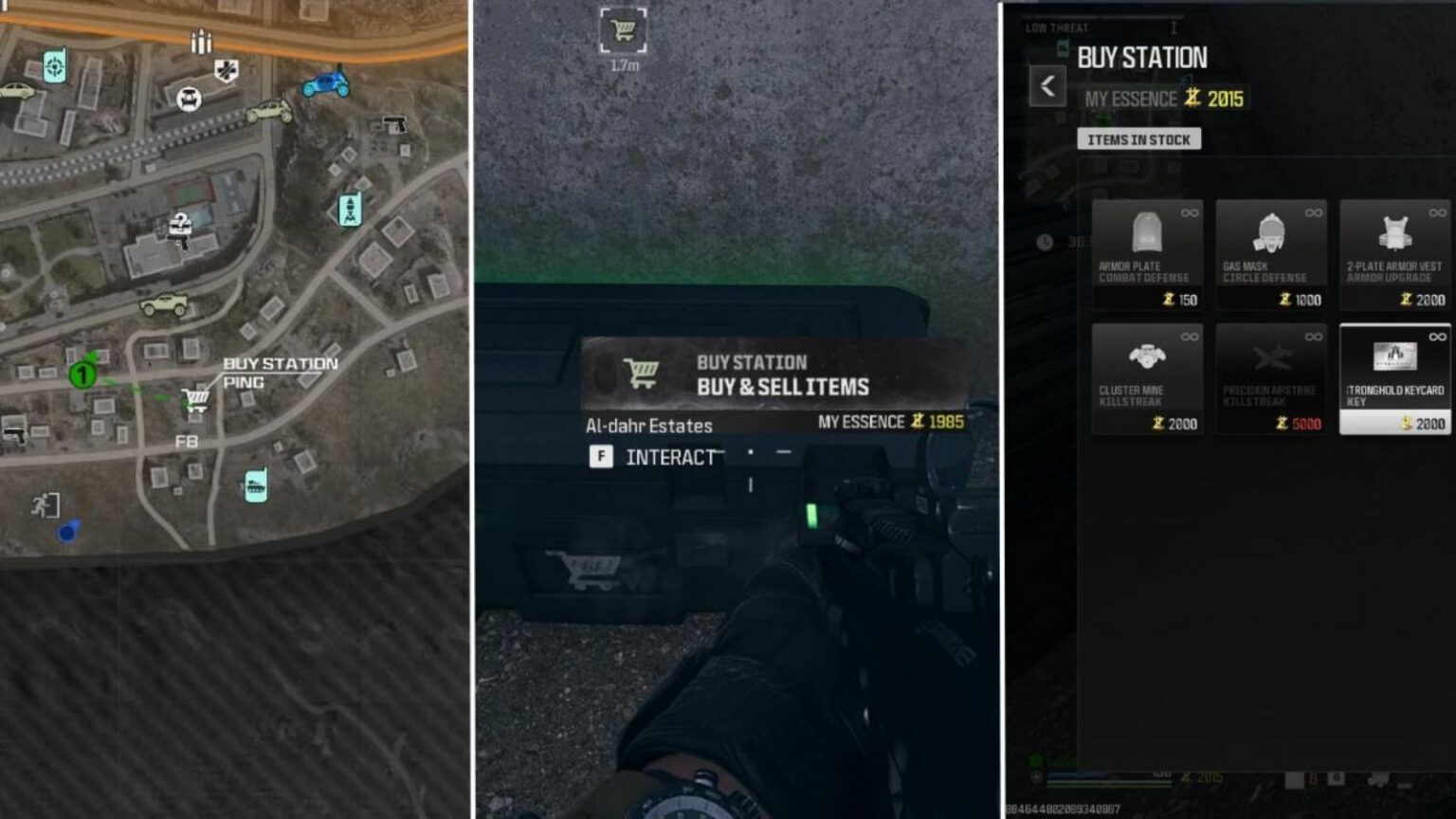This screenshot has width=1456, height=819.
Task: Click the helmet icon inside the white circle
Action: click(x=189, y=100)
